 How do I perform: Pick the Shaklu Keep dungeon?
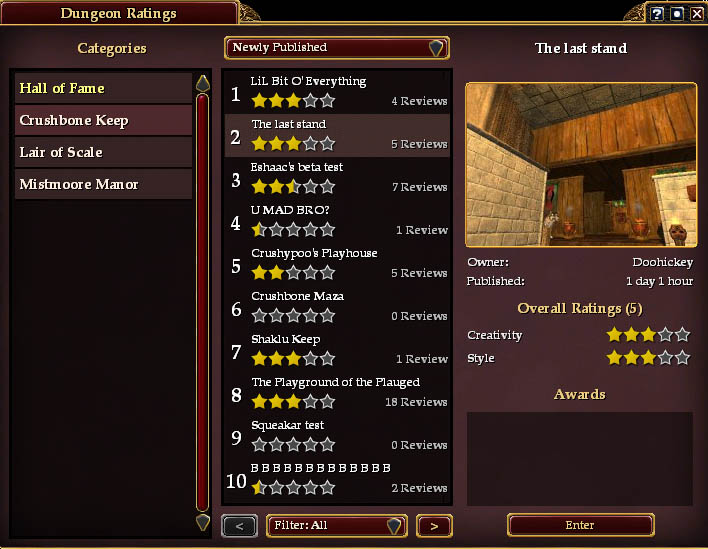coord(337,350)
